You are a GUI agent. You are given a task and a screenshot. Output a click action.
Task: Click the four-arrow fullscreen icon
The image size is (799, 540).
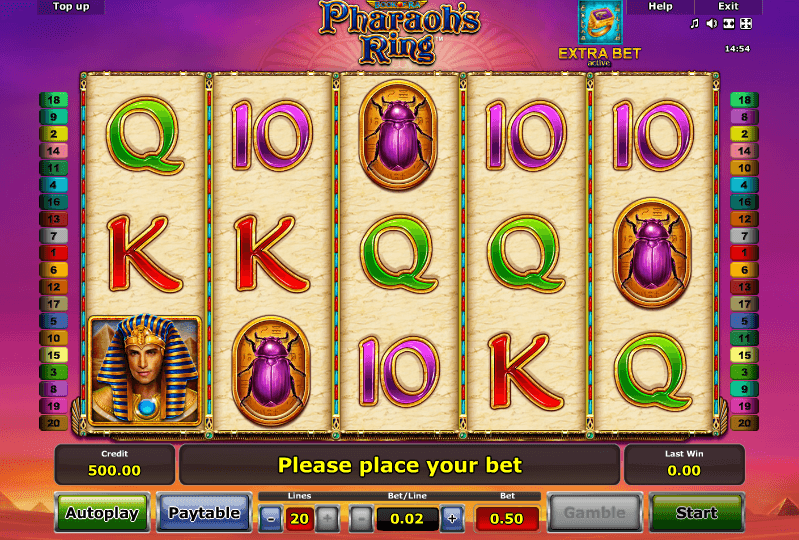[745, 23]
